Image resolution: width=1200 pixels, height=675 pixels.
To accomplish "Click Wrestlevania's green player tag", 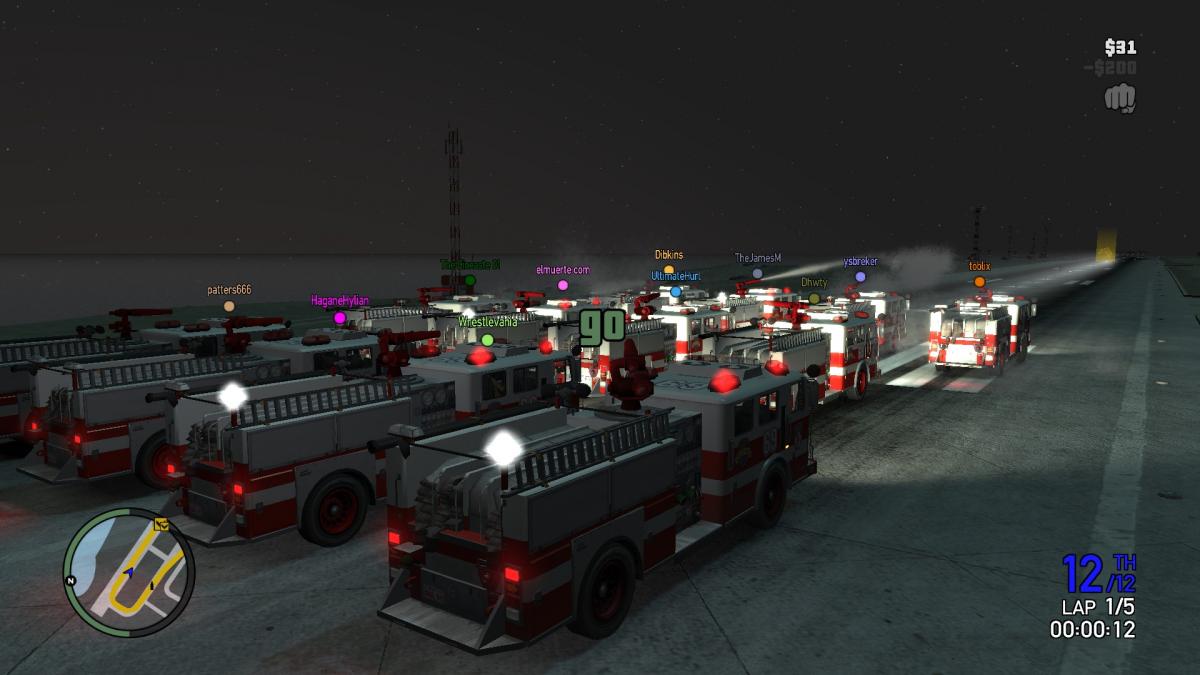I will 487,322.
